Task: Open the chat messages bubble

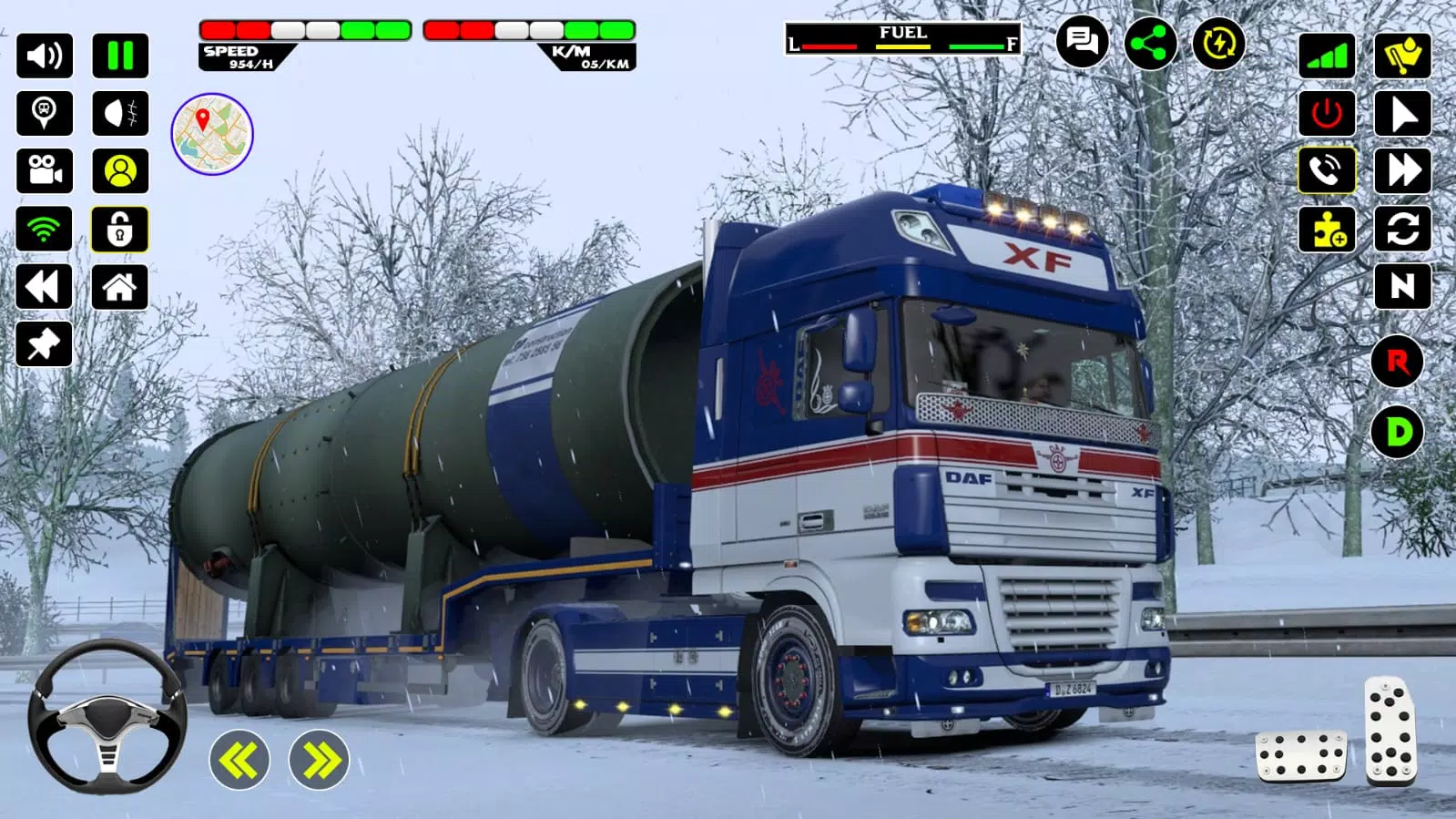Action: pos(1082,42)
